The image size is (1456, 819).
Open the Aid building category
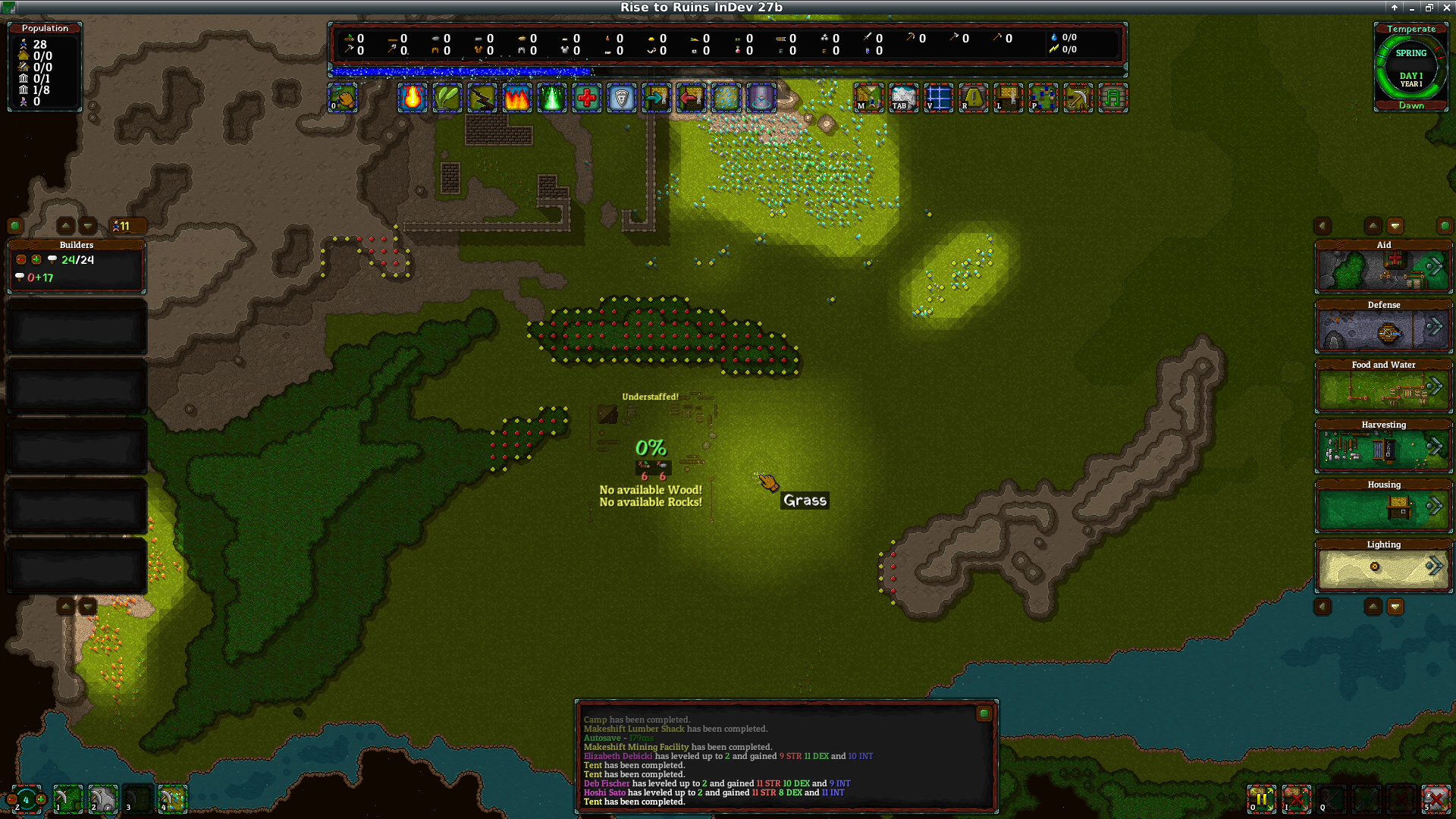1383,268
